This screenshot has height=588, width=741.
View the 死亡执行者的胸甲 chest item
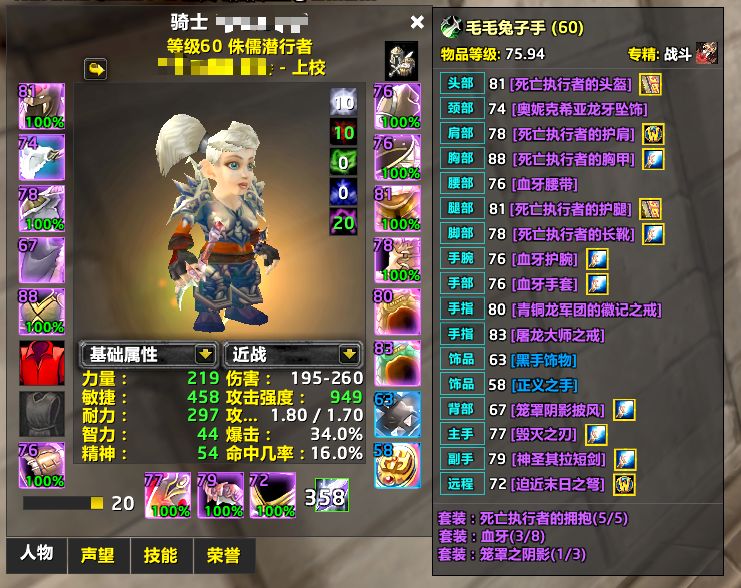pos(571,160)
